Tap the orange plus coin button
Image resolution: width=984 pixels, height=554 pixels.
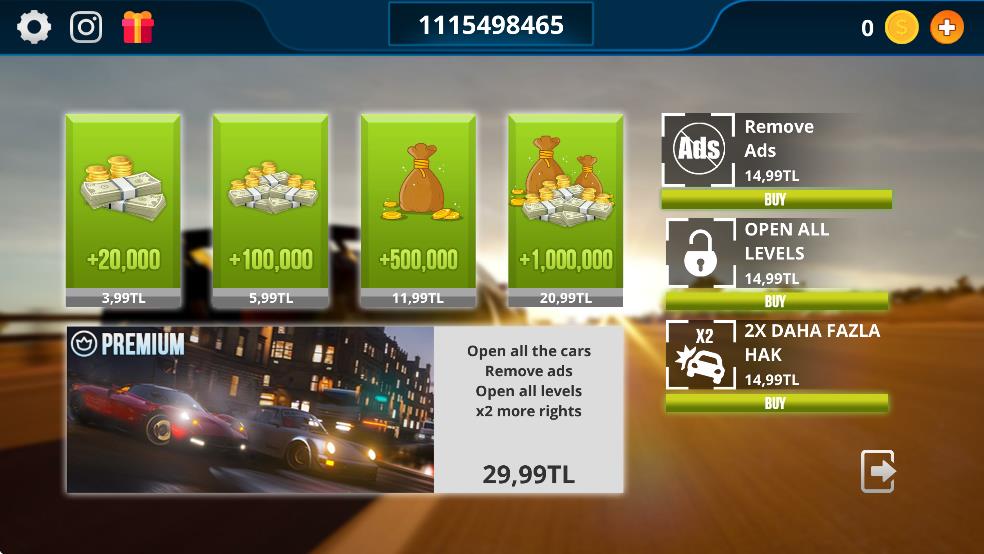(946, 28)
